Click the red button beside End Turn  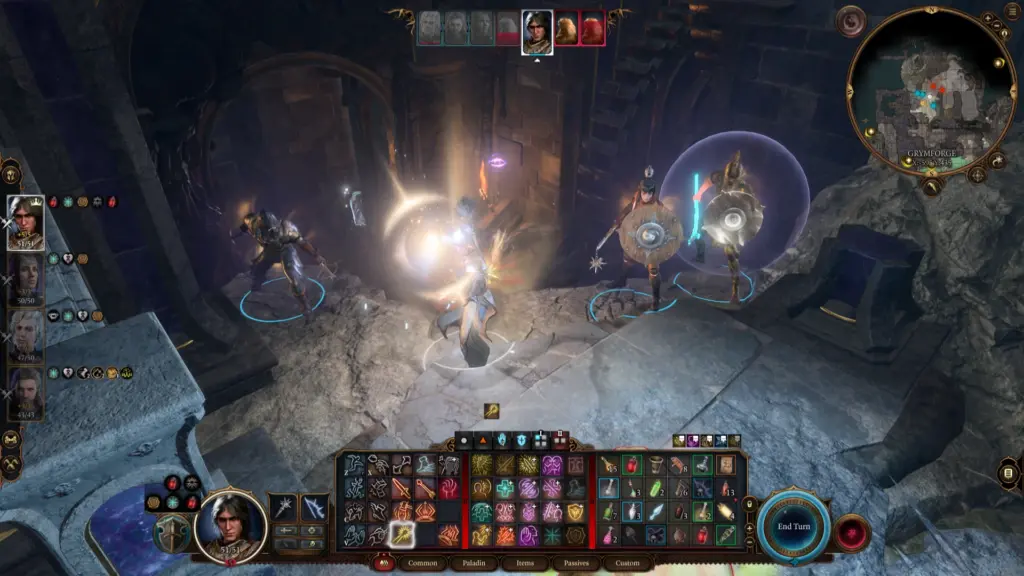coord(853,531)
